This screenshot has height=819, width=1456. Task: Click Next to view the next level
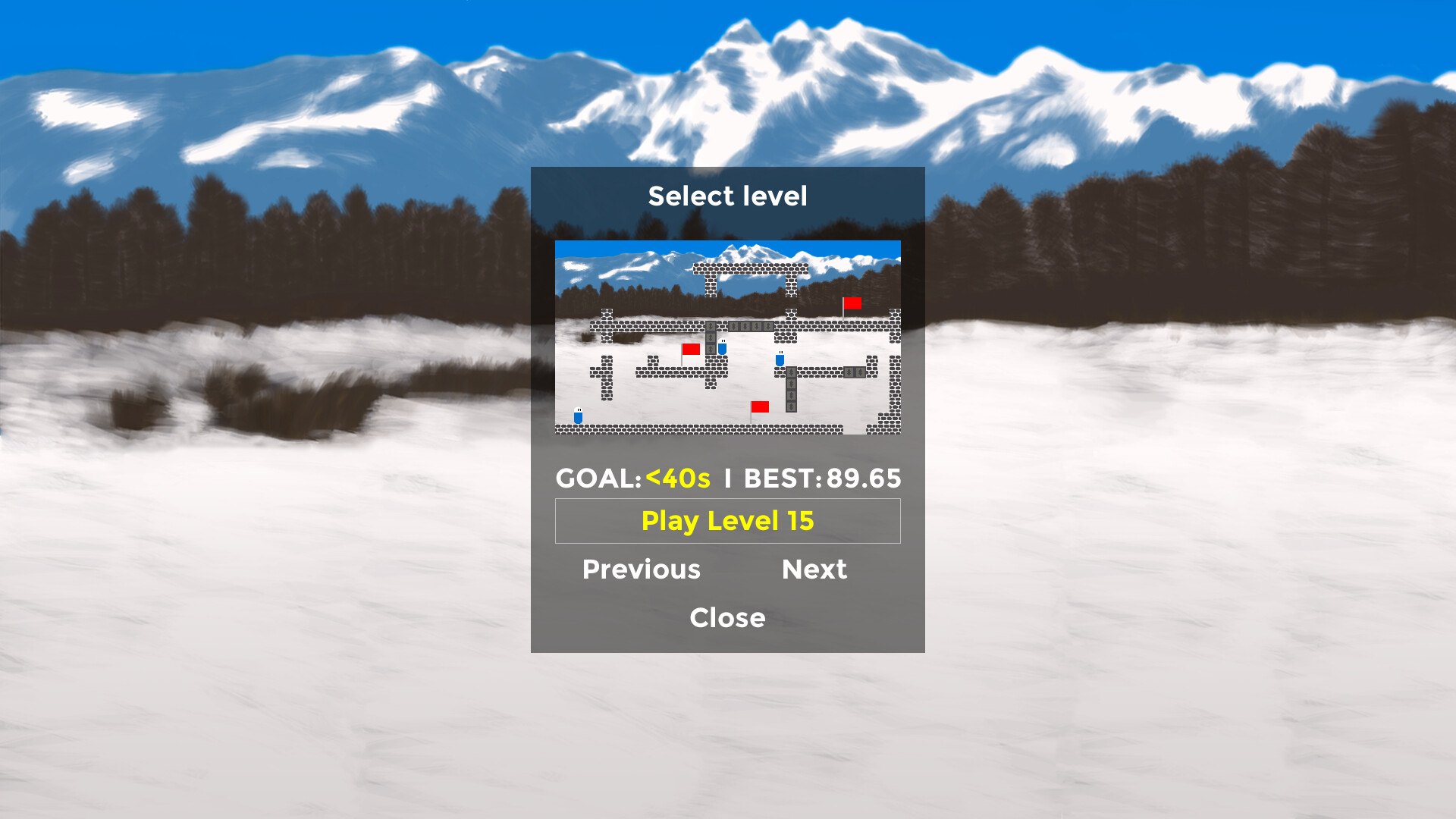814,569
